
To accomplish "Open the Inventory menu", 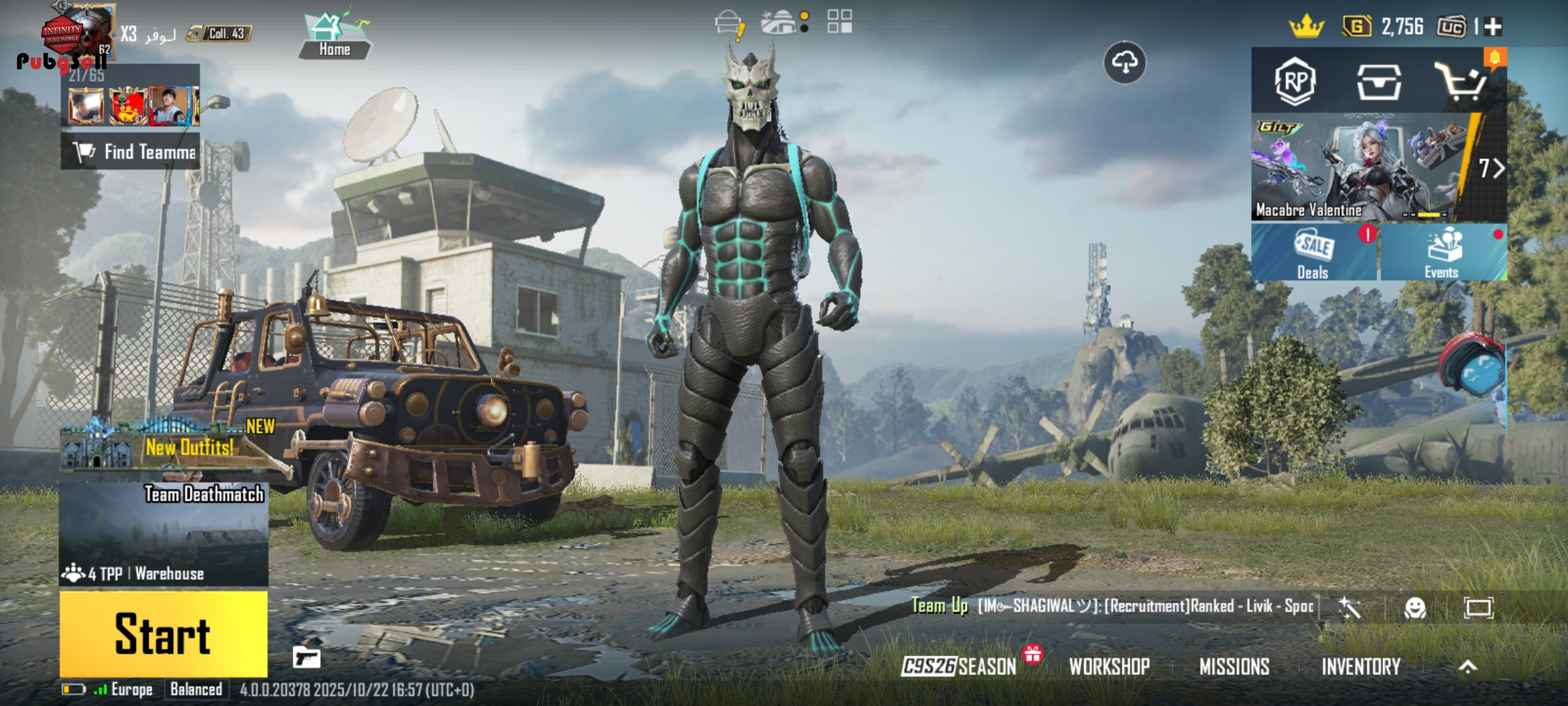I will click(1361, 666).
